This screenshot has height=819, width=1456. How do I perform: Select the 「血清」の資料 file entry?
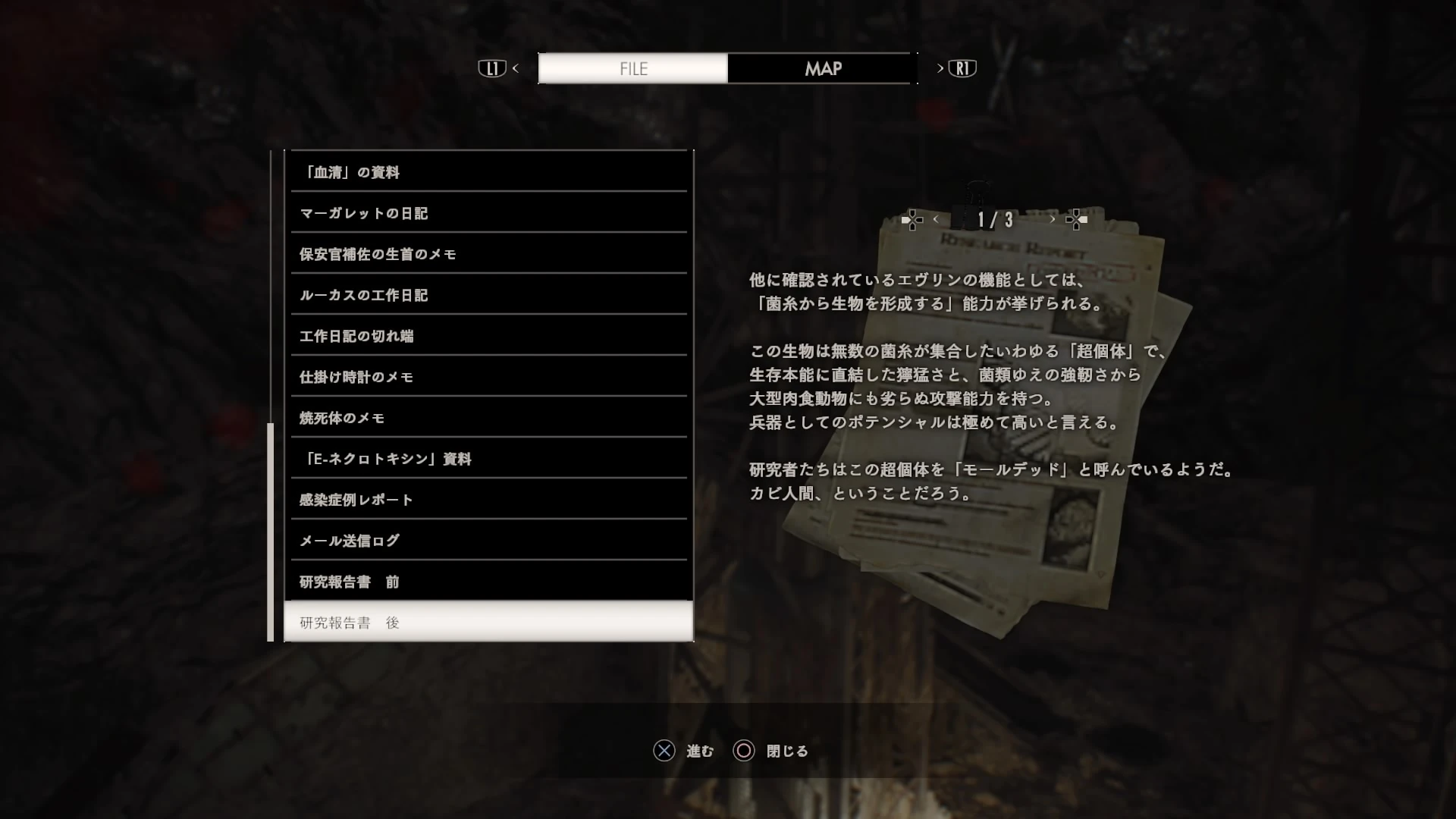point(488,172)
